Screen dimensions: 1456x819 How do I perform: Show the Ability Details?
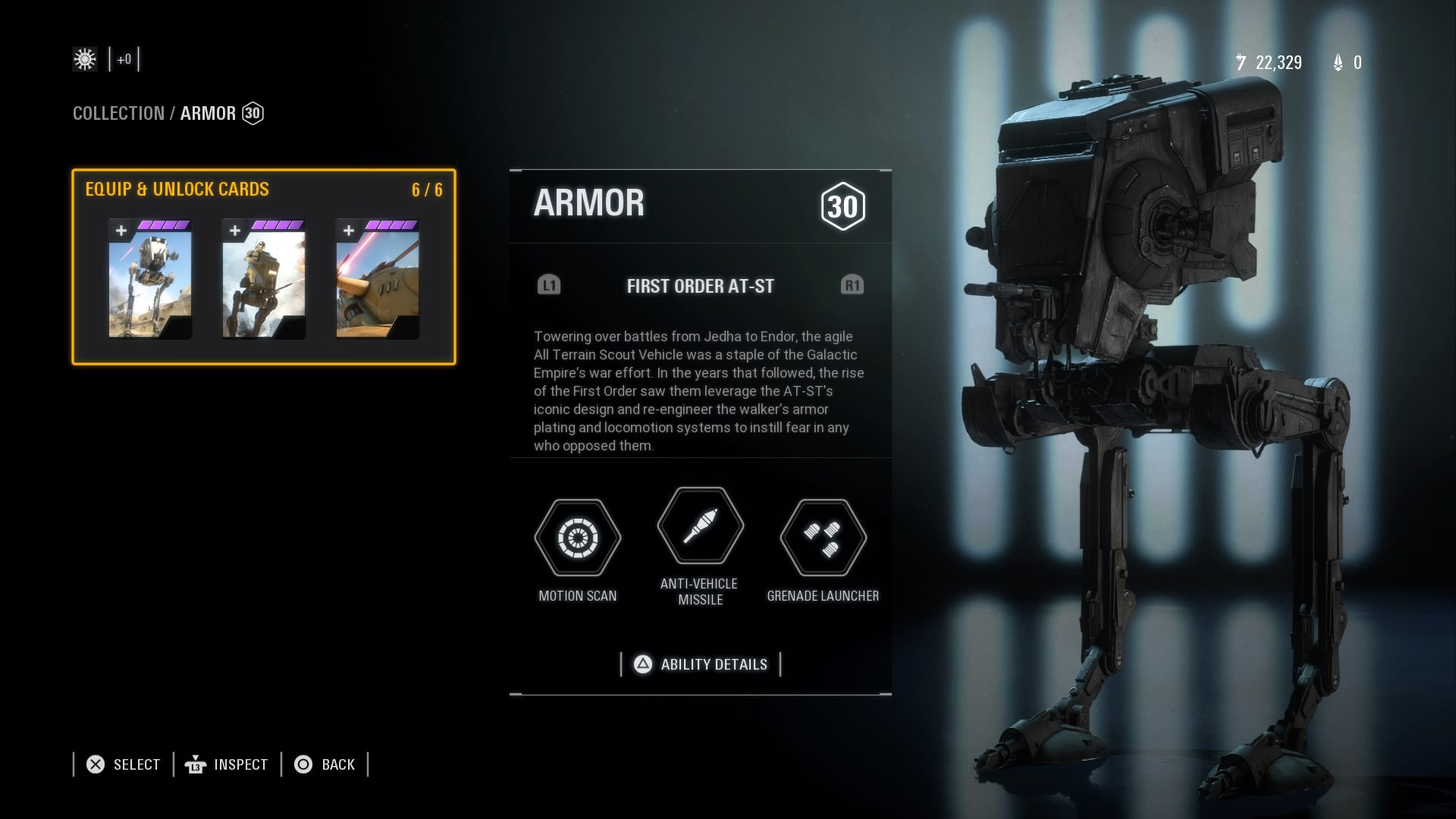point(701,664)
